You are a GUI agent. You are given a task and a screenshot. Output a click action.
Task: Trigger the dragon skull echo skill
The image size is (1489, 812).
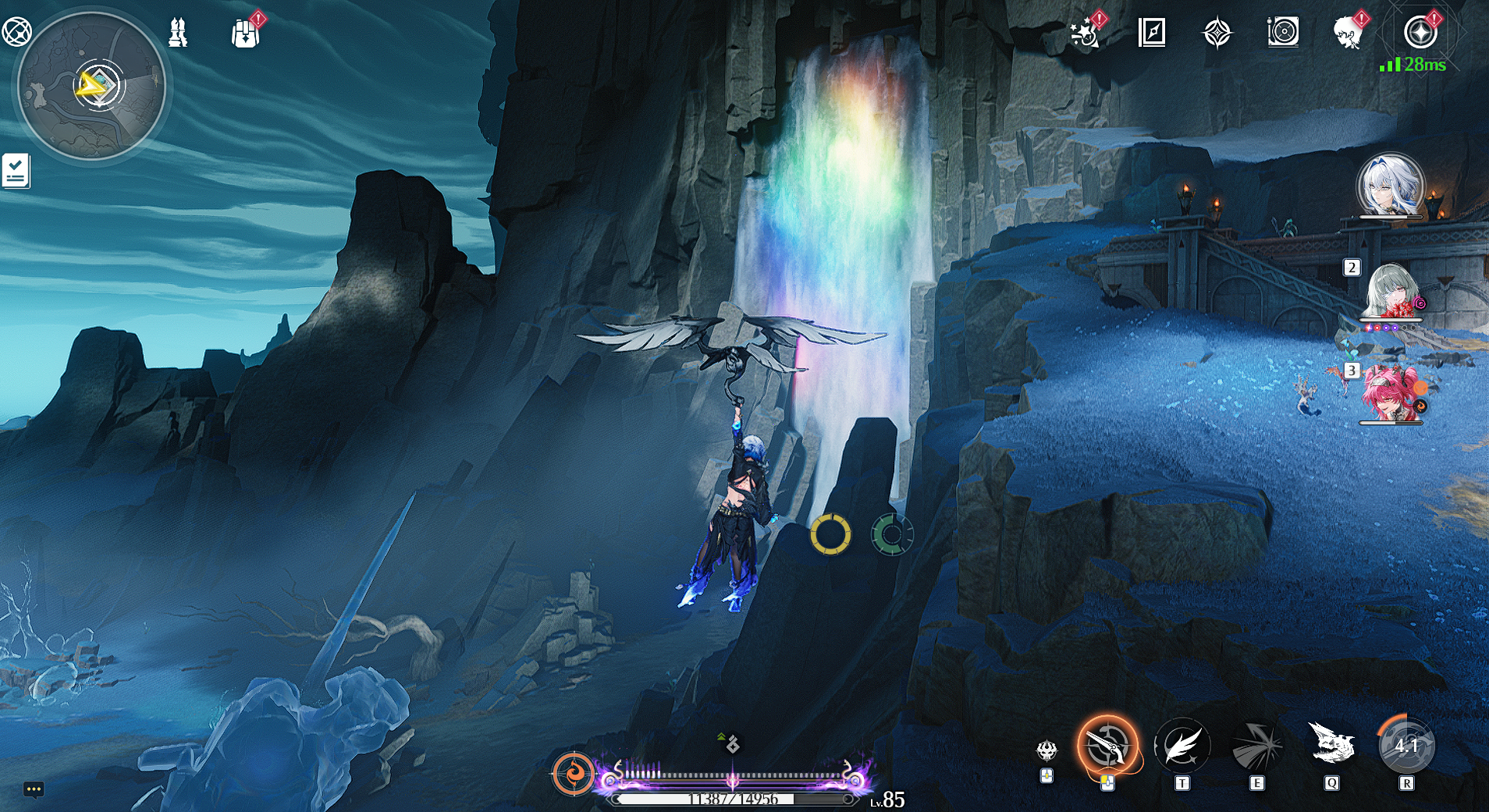1331,745
